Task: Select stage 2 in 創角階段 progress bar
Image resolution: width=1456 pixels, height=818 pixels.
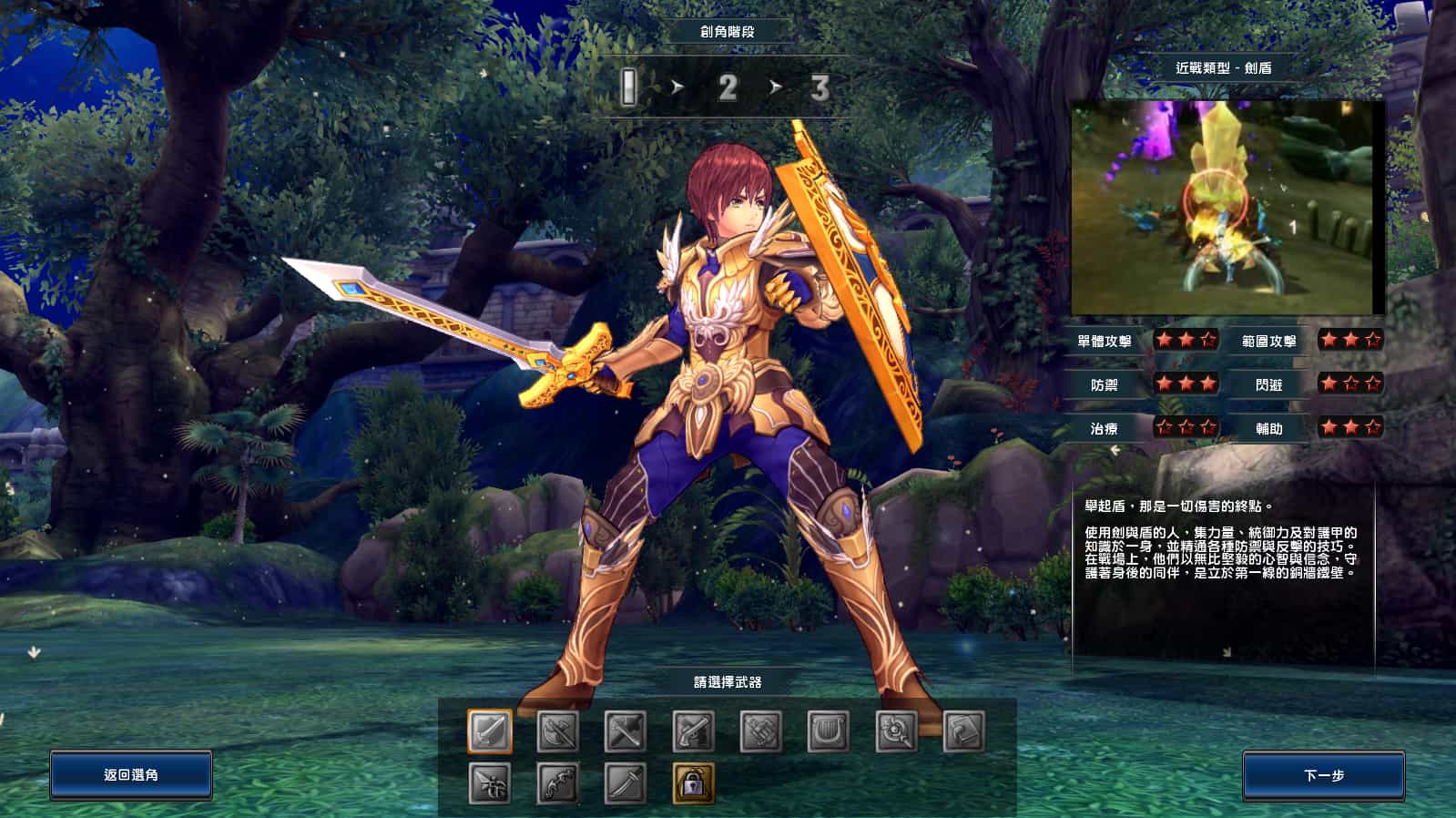Action: [x=728, y=87]
